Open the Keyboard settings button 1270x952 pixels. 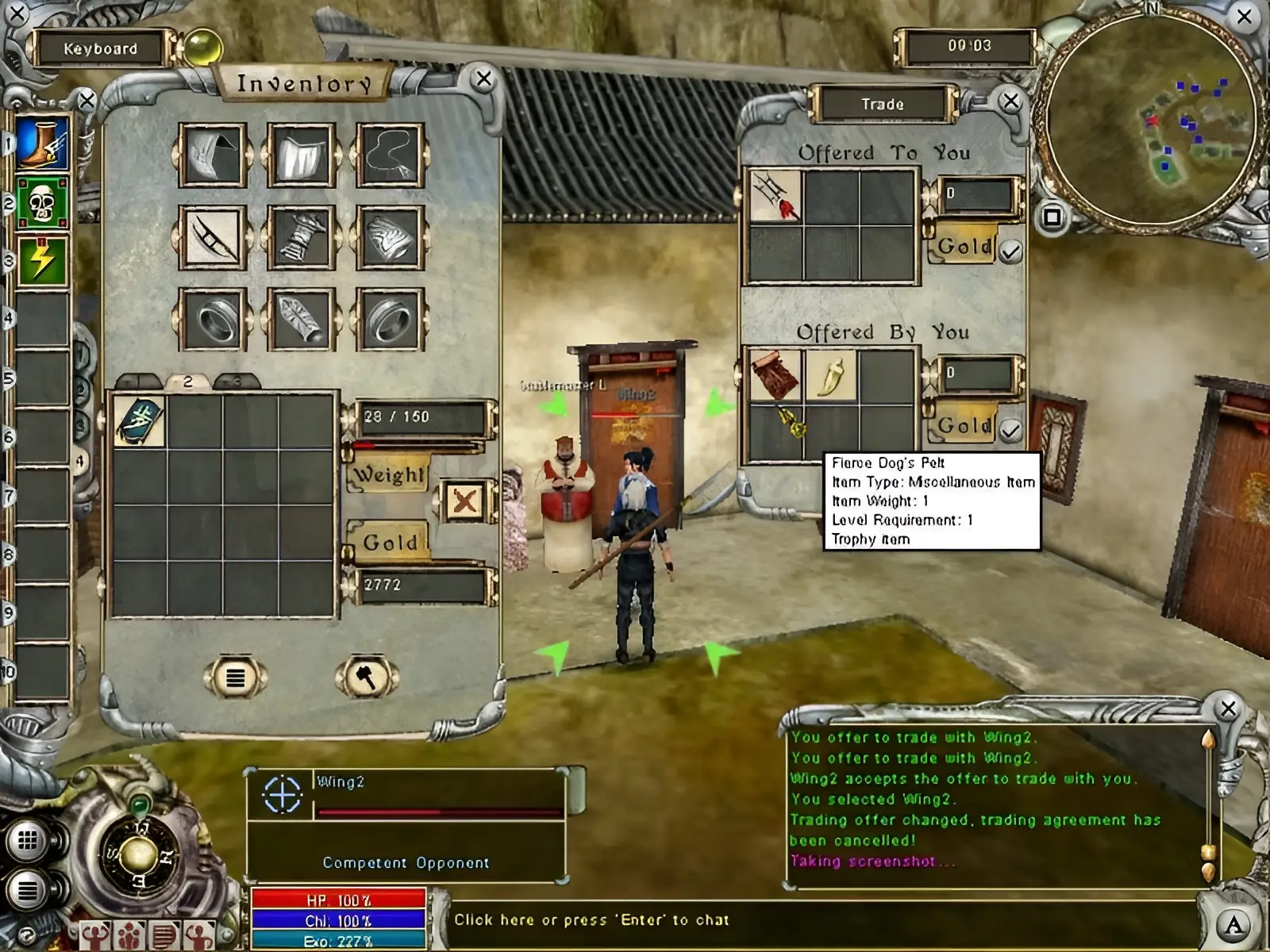(101, 48)
